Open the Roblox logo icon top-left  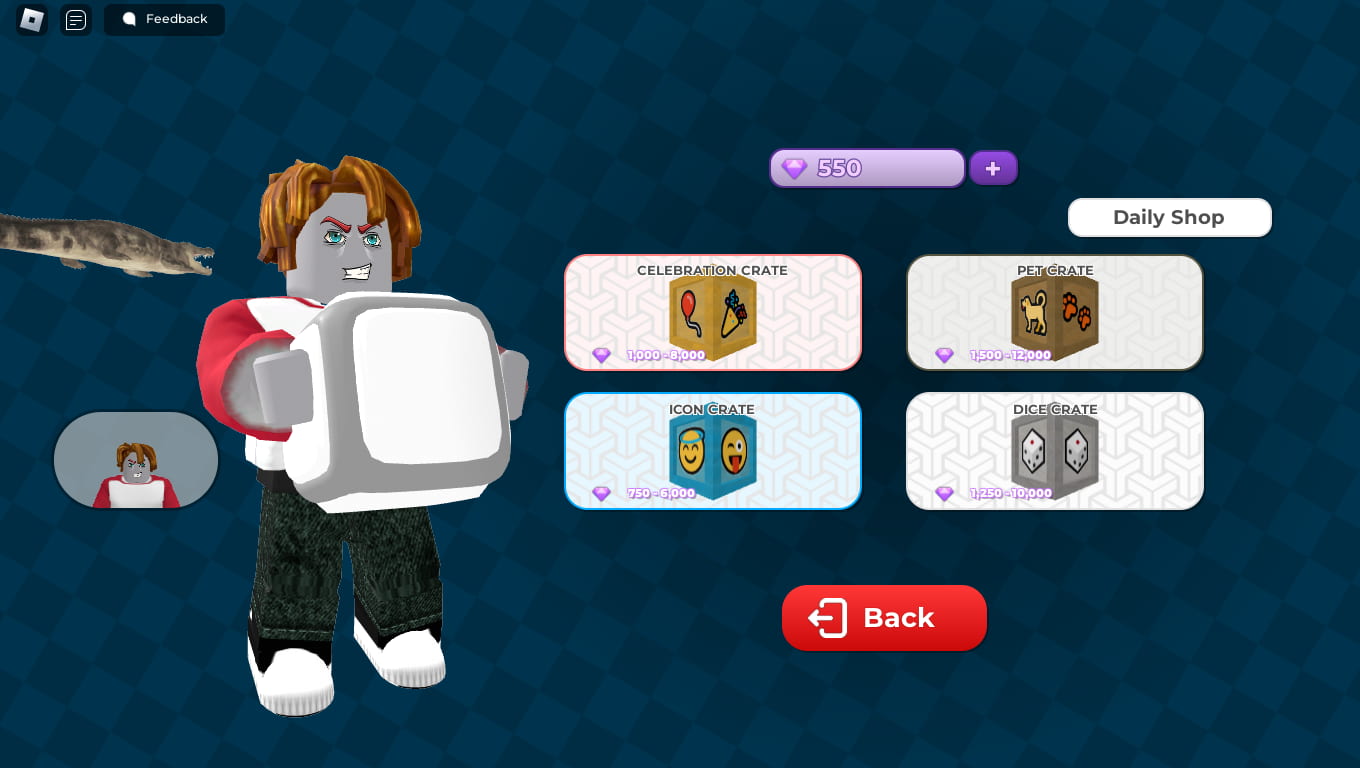29,20
